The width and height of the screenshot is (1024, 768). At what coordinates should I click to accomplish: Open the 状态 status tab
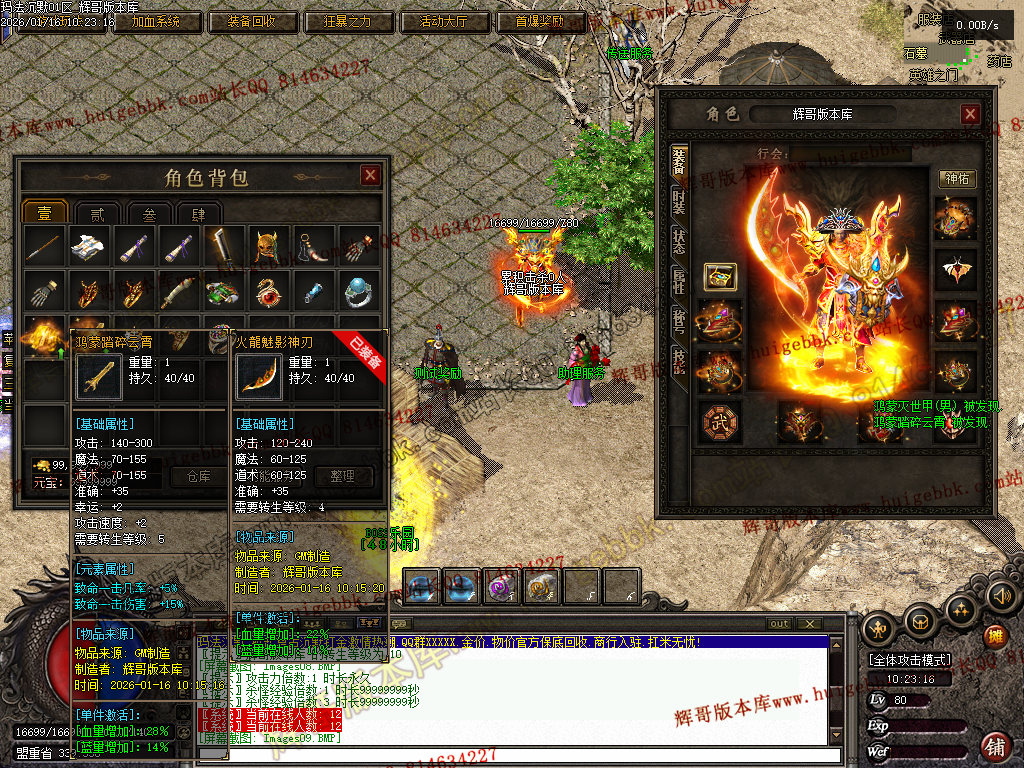tap(679, 241)
